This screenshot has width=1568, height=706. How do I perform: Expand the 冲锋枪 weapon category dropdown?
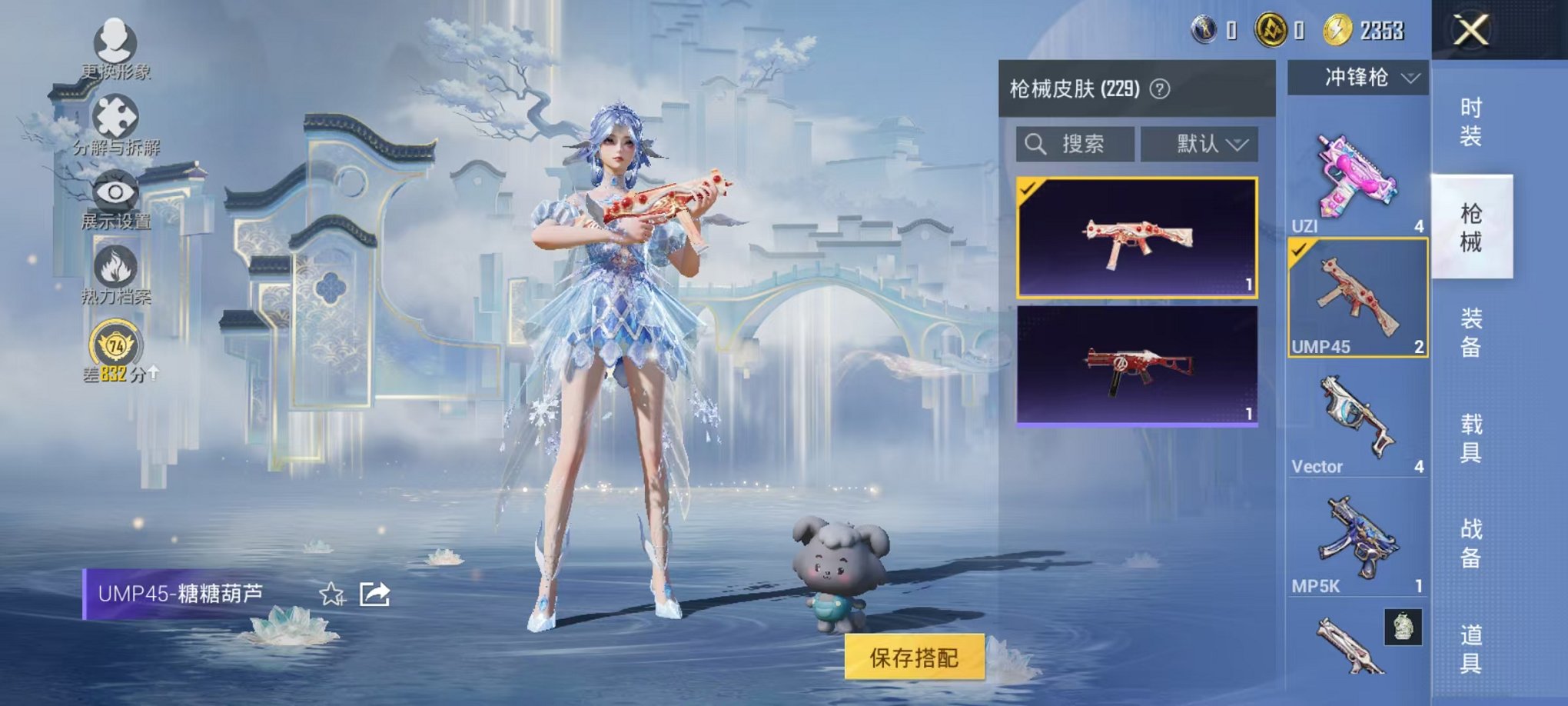[x=1359, y=77]
